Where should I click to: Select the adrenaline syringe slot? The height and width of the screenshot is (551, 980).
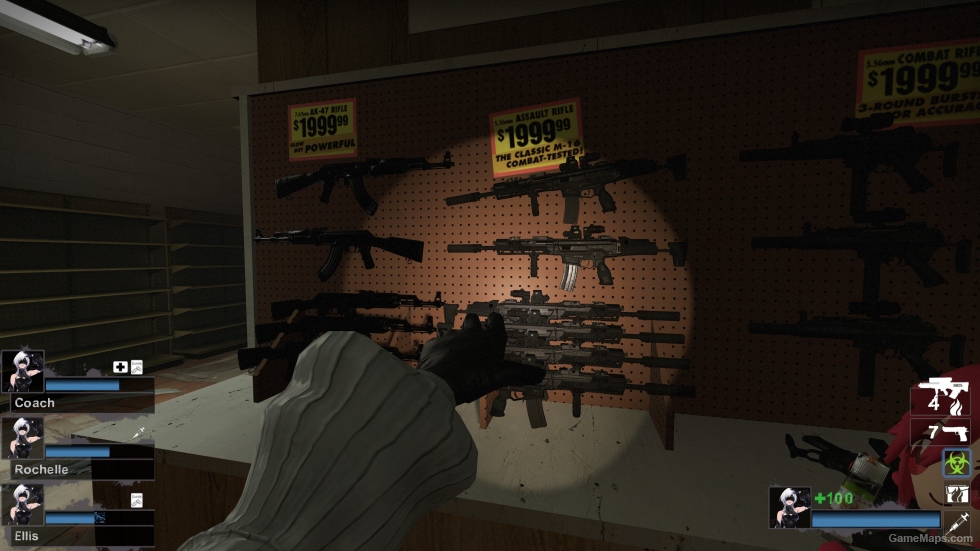958,522
